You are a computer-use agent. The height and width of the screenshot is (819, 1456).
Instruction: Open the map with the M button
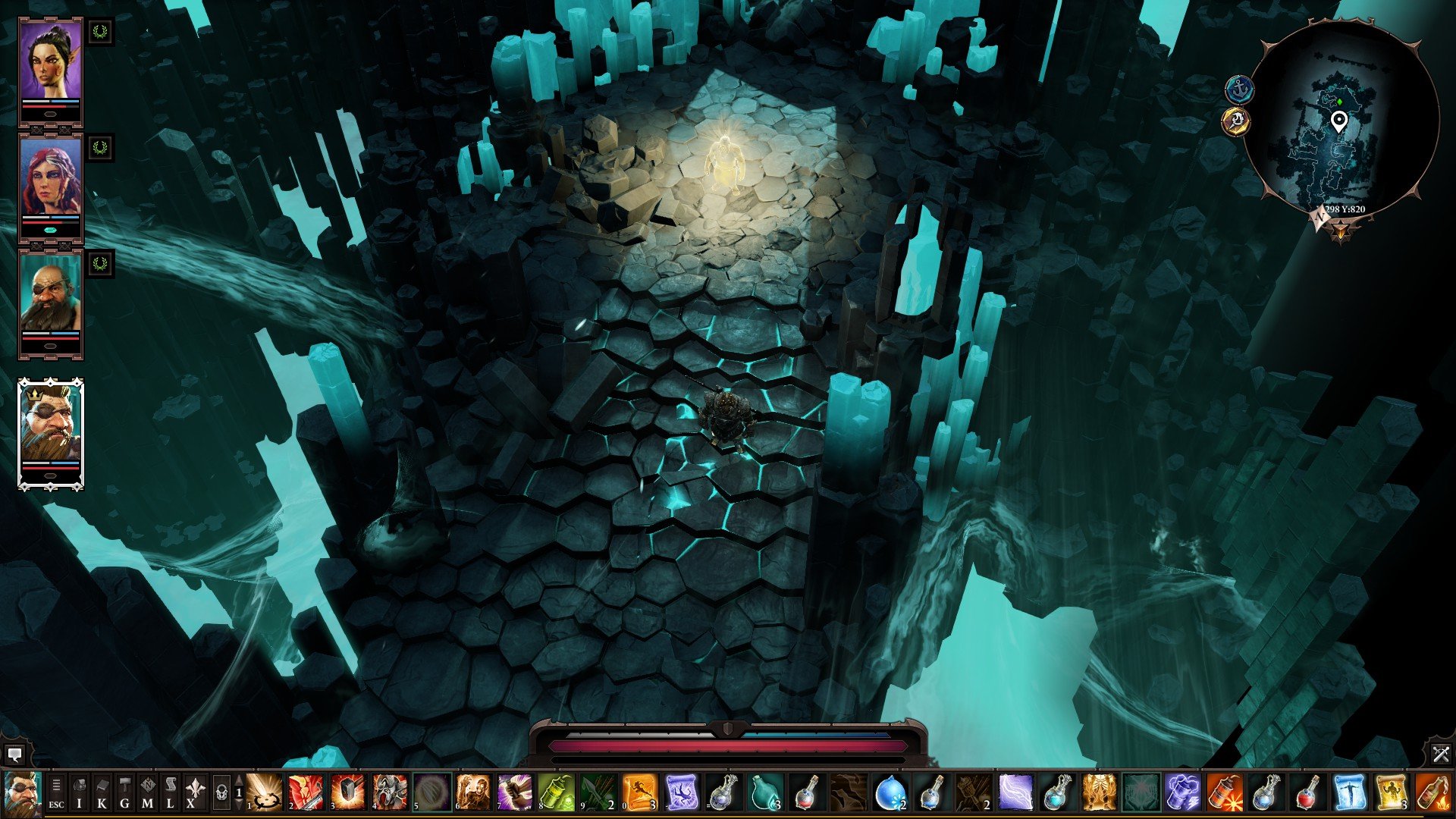click(x=148, y=792)
